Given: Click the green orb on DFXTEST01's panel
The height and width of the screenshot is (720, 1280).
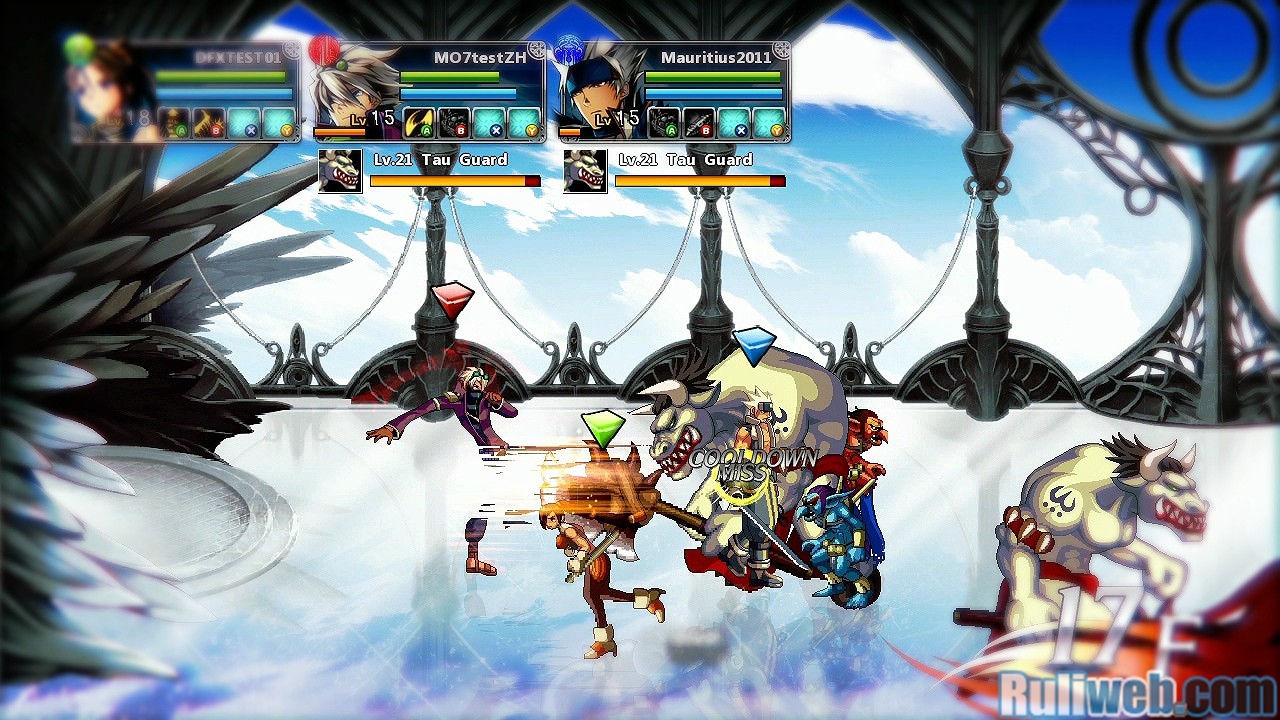Looking at the screenshot, I should [78, 49].
